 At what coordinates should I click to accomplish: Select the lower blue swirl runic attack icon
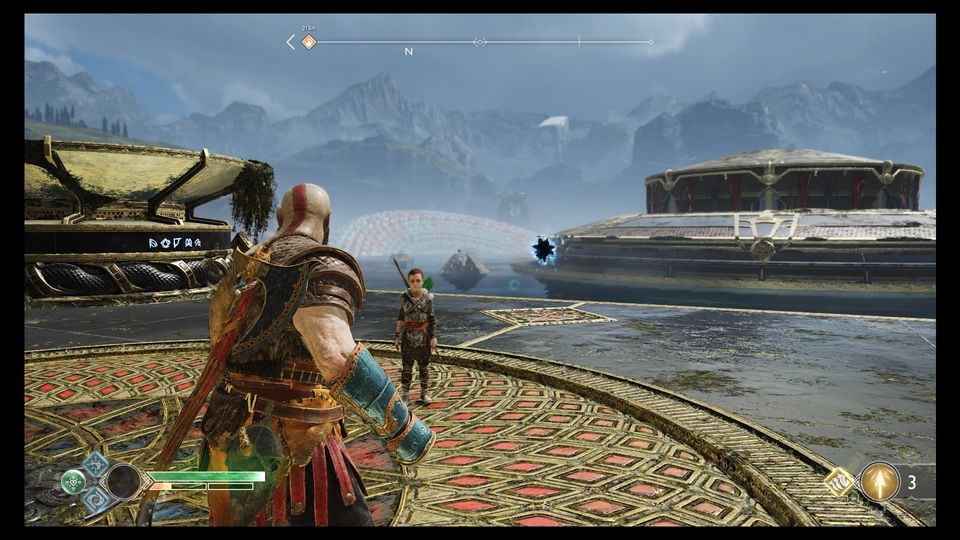96,497
